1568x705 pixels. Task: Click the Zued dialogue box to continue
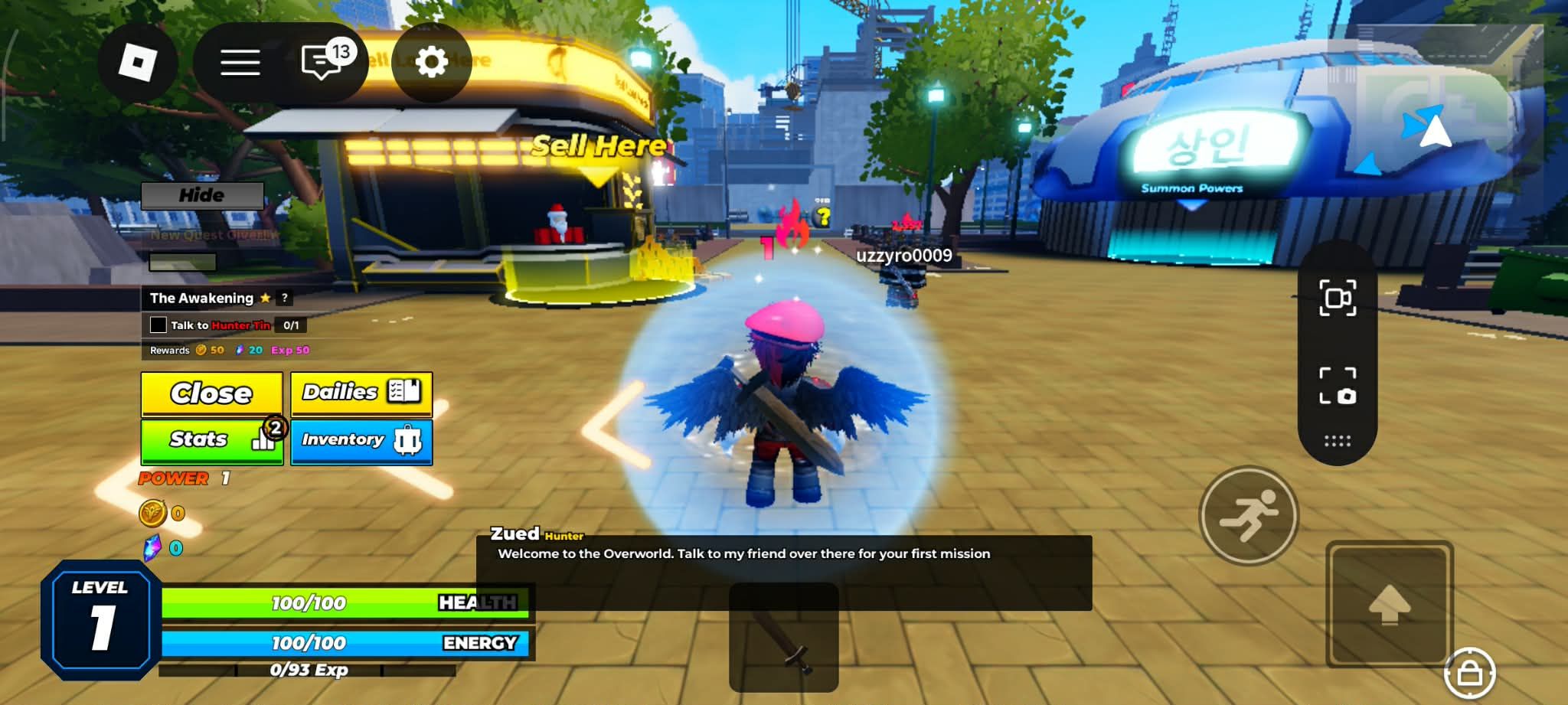pyautogui.click(x=783, y=570)
